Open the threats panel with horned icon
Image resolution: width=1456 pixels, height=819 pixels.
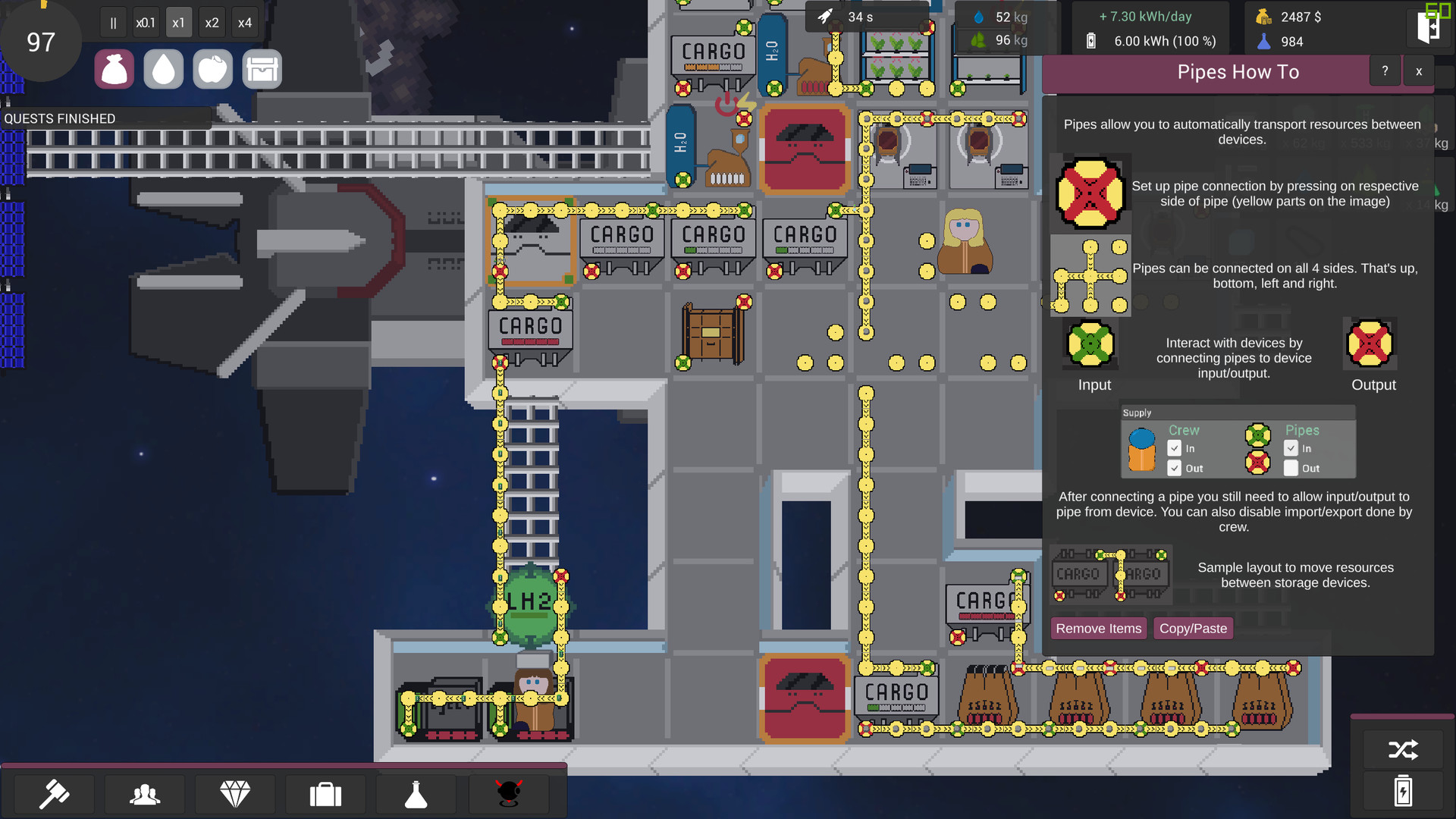[x=508, y=794]
